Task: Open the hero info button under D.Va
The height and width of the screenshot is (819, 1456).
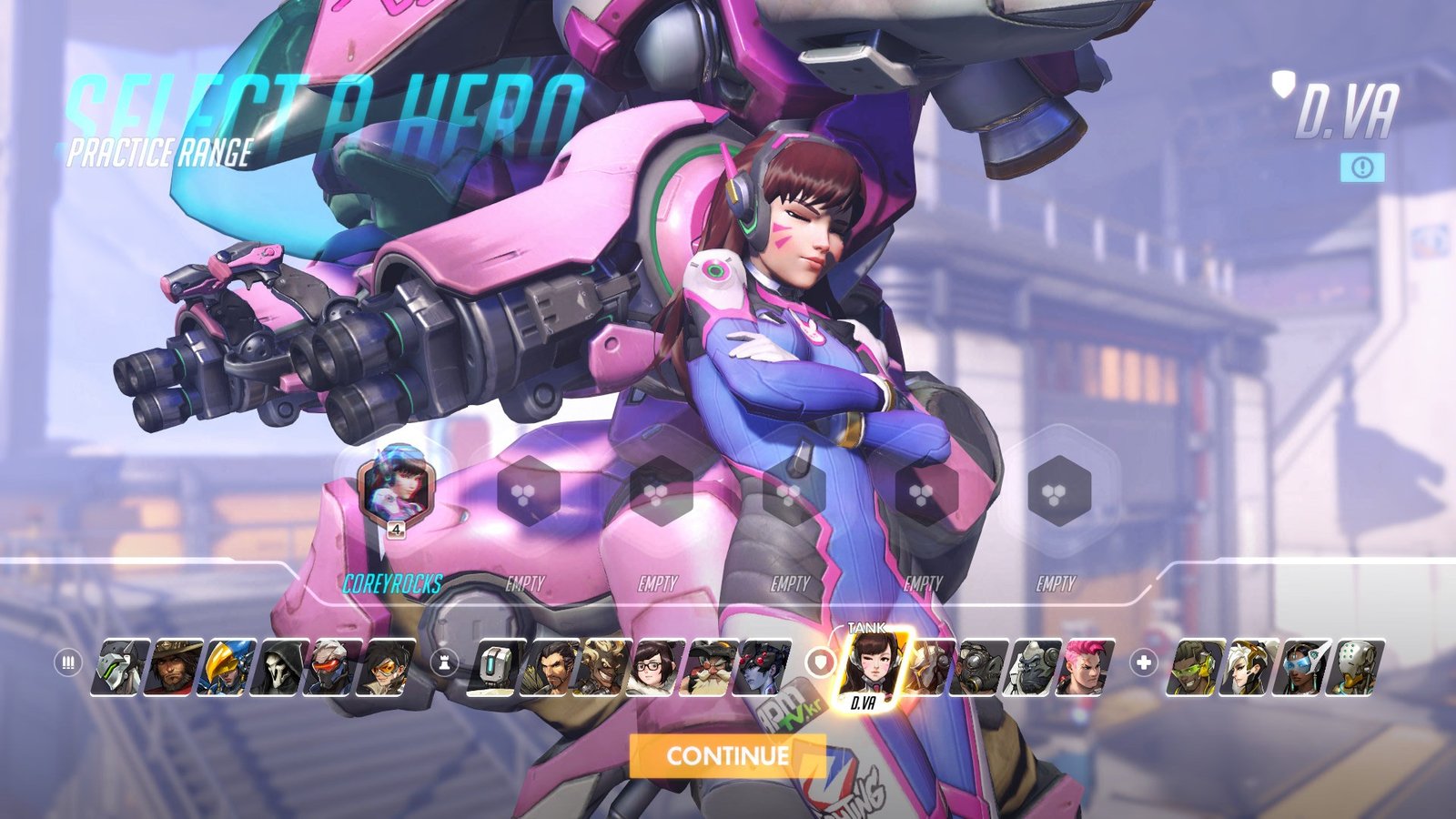Action: coord(1361,167)
